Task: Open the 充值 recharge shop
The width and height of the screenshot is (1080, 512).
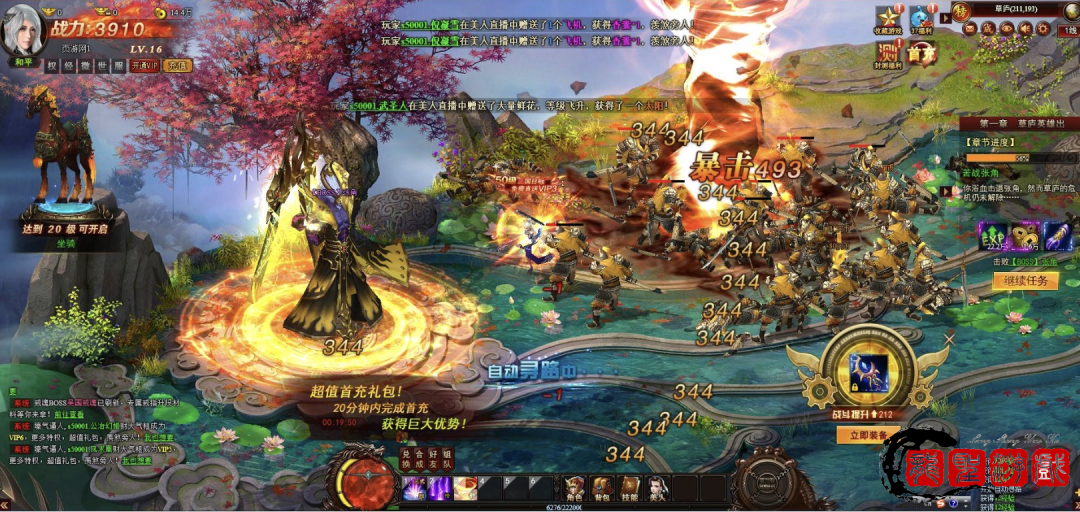Action: tap(177, 66)
